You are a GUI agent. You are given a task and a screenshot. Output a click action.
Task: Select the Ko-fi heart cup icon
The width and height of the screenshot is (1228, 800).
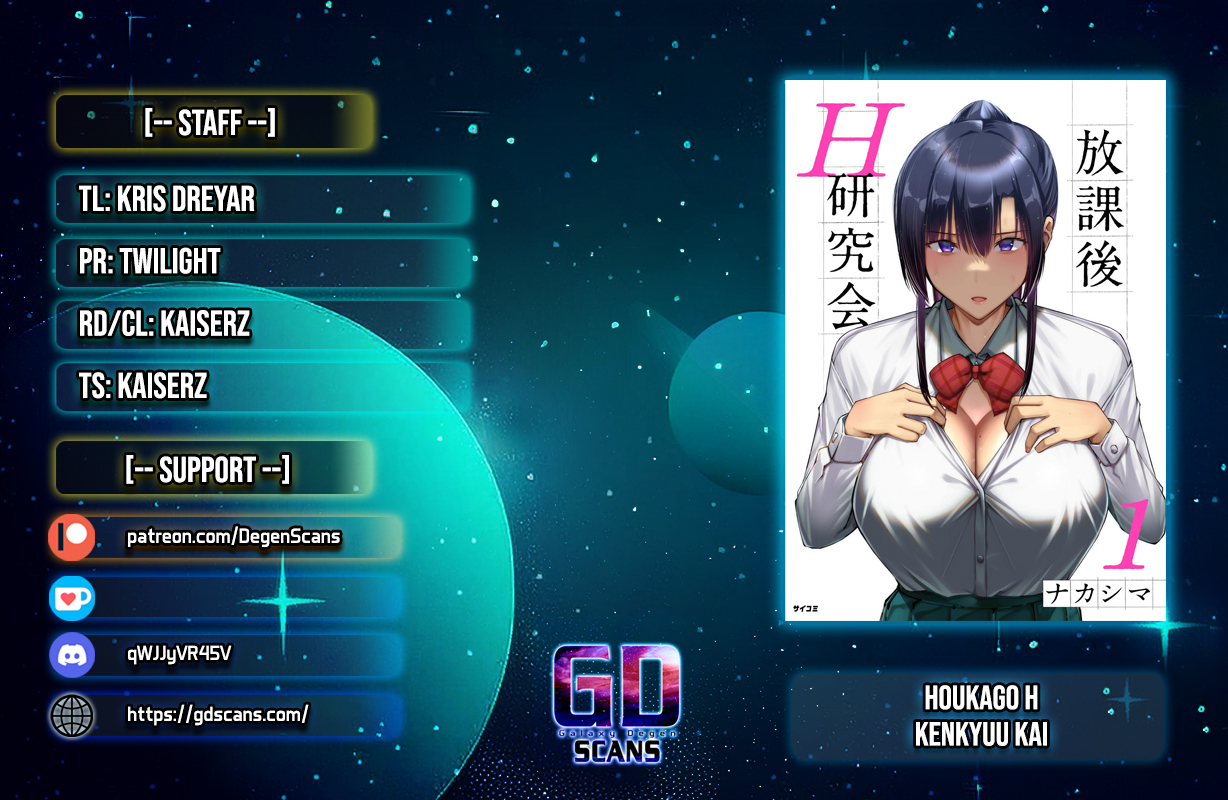[72, 598]
